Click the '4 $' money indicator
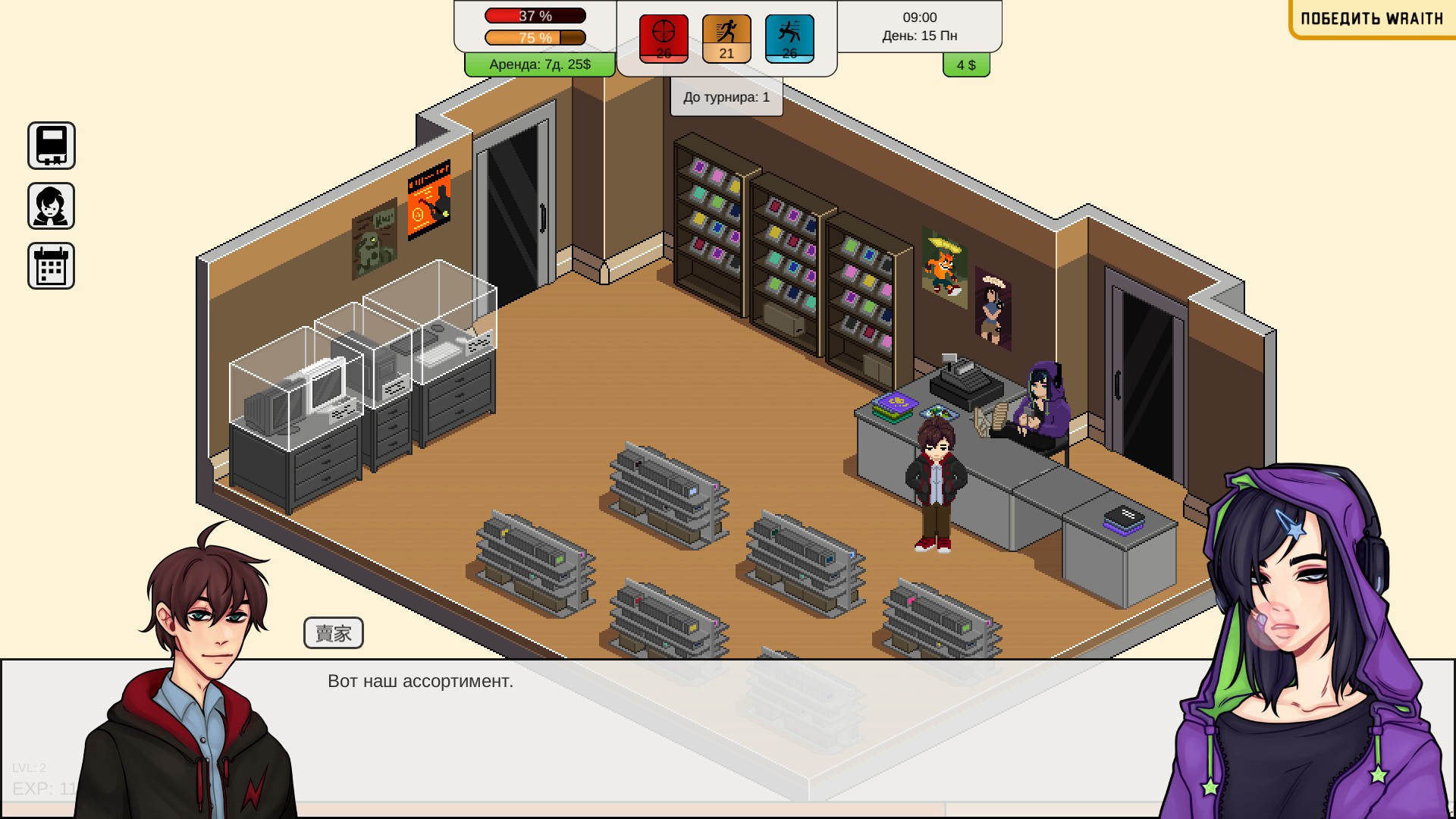Image resolution: width=1456 pixels, height=819 pixels. pos(966,65)
